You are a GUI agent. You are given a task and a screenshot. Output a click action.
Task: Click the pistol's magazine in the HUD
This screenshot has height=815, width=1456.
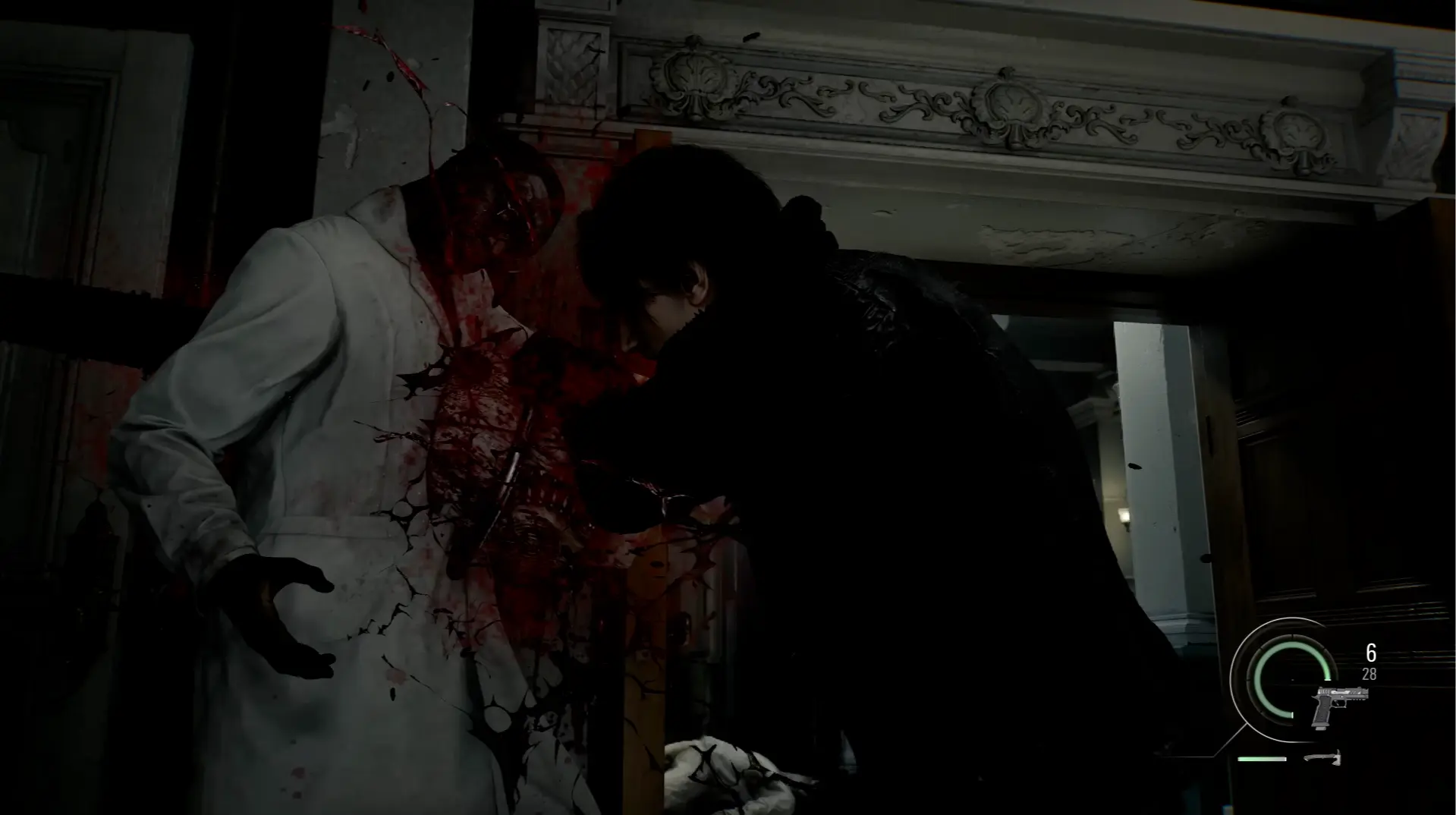(x=1322, y=726)
